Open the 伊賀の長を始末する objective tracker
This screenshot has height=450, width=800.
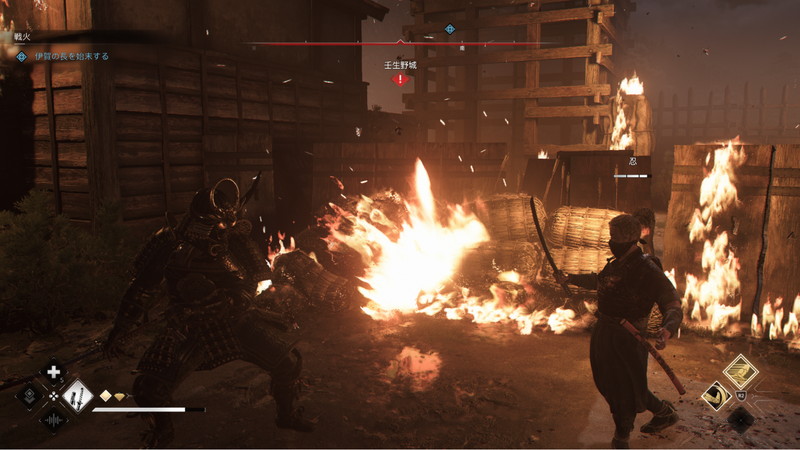[70, 56]
